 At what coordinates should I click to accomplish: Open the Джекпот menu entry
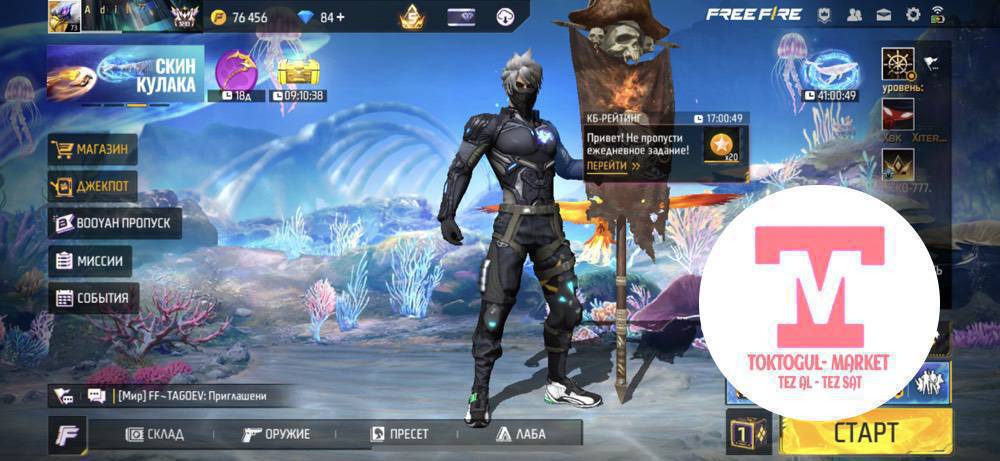pyautogui.click(x=93, y=186)
